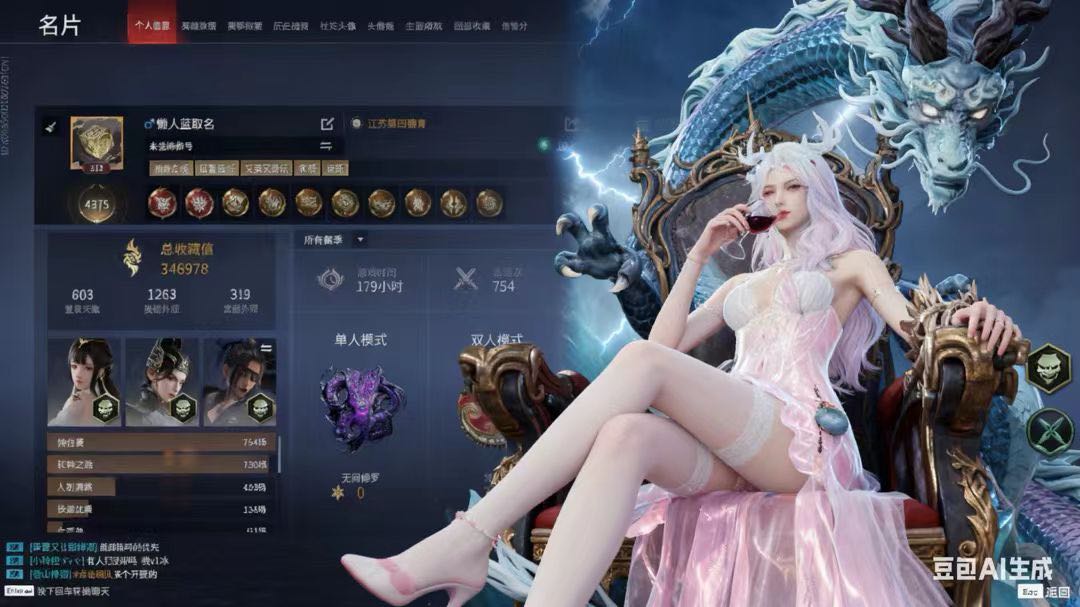Open the 历史战绩 tab
The width and height of the screenshot is (1080, 607).
pos(291,25)
